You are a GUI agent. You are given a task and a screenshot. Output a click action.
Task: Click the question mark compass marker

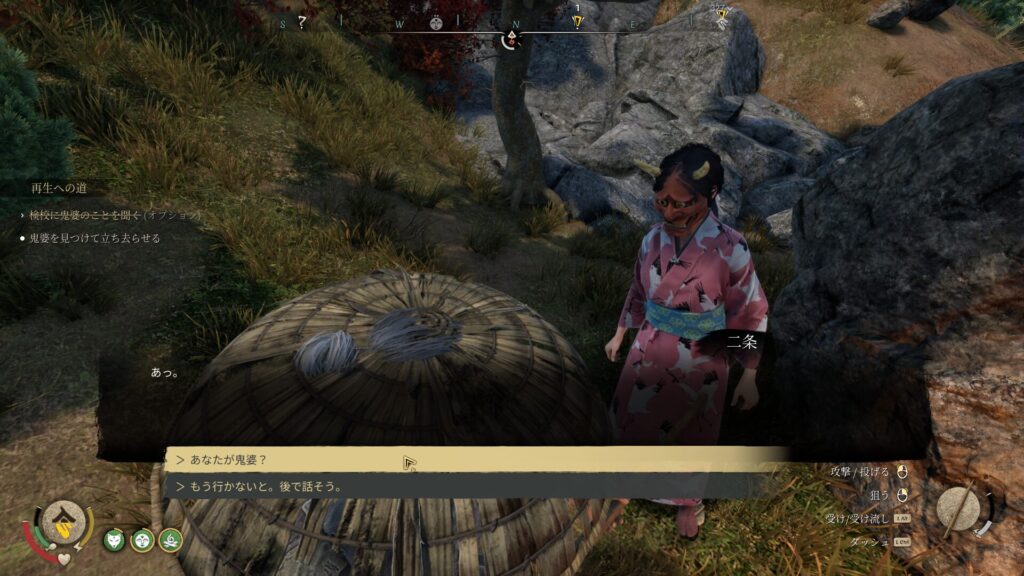[x=301, y=21]
